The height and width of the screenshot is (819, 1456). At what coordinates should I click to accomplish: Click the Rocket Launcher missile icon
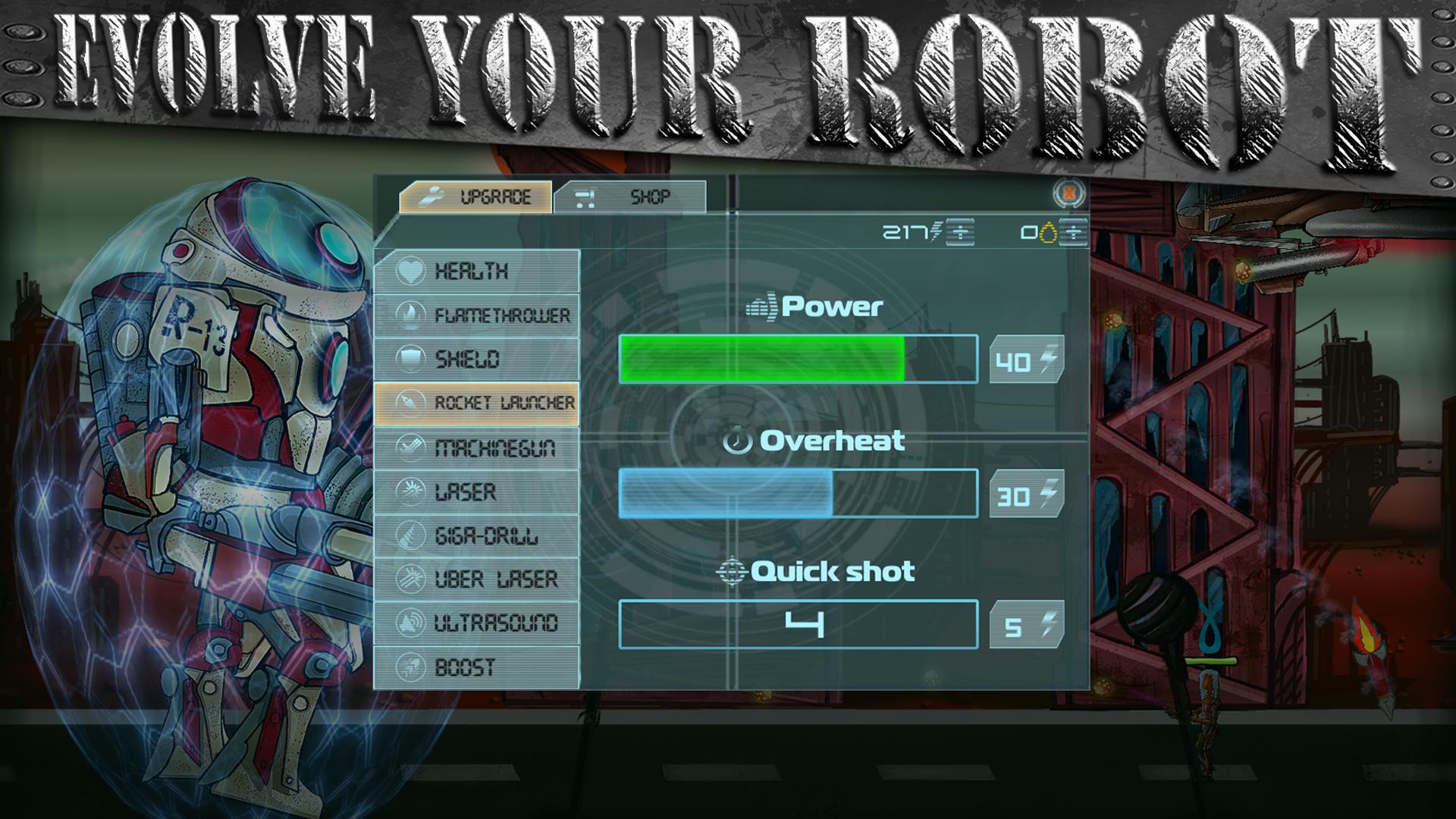point(409,400)
